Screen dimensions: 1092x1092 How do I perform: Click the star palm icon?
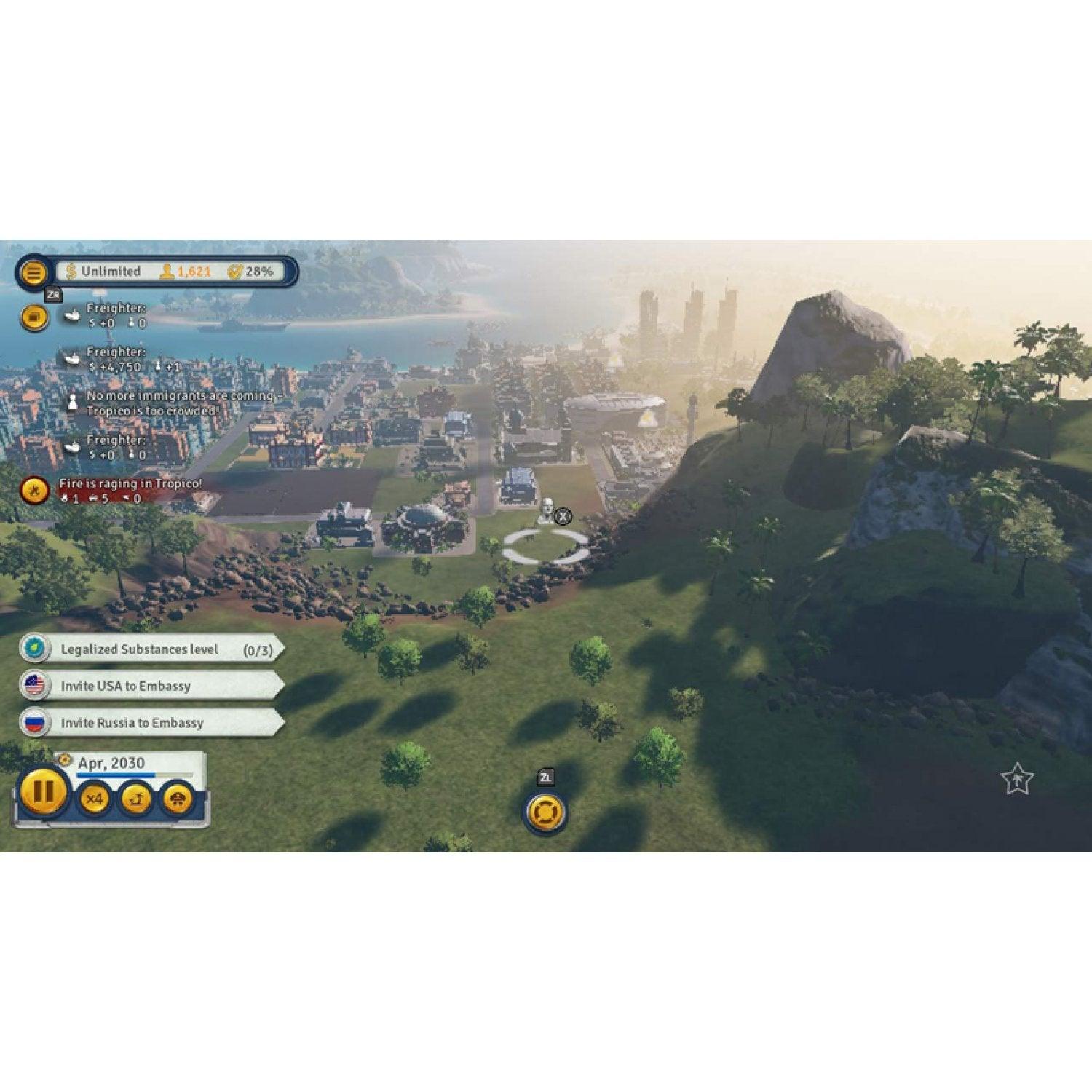click(x=1016, y=780)
